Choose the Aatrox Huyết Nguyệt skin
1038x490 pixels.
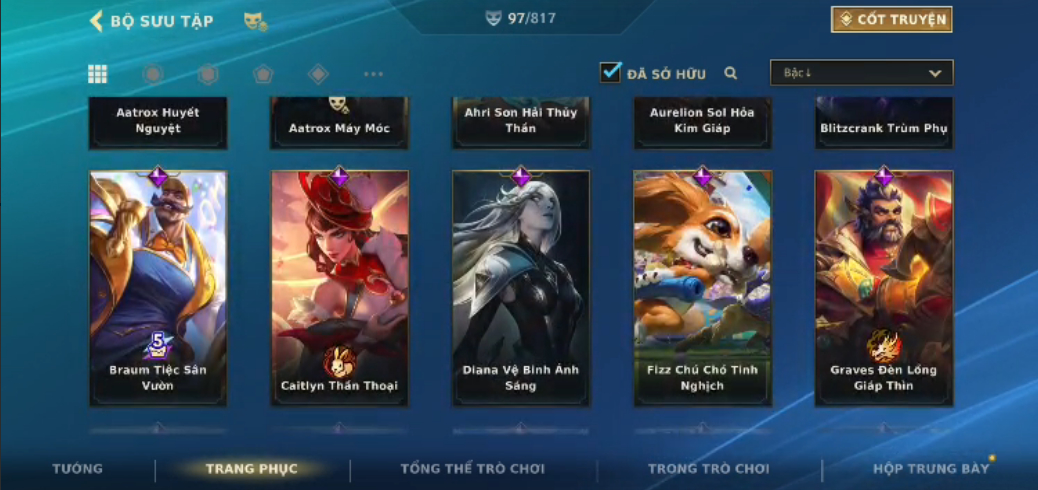coord(158,122)
